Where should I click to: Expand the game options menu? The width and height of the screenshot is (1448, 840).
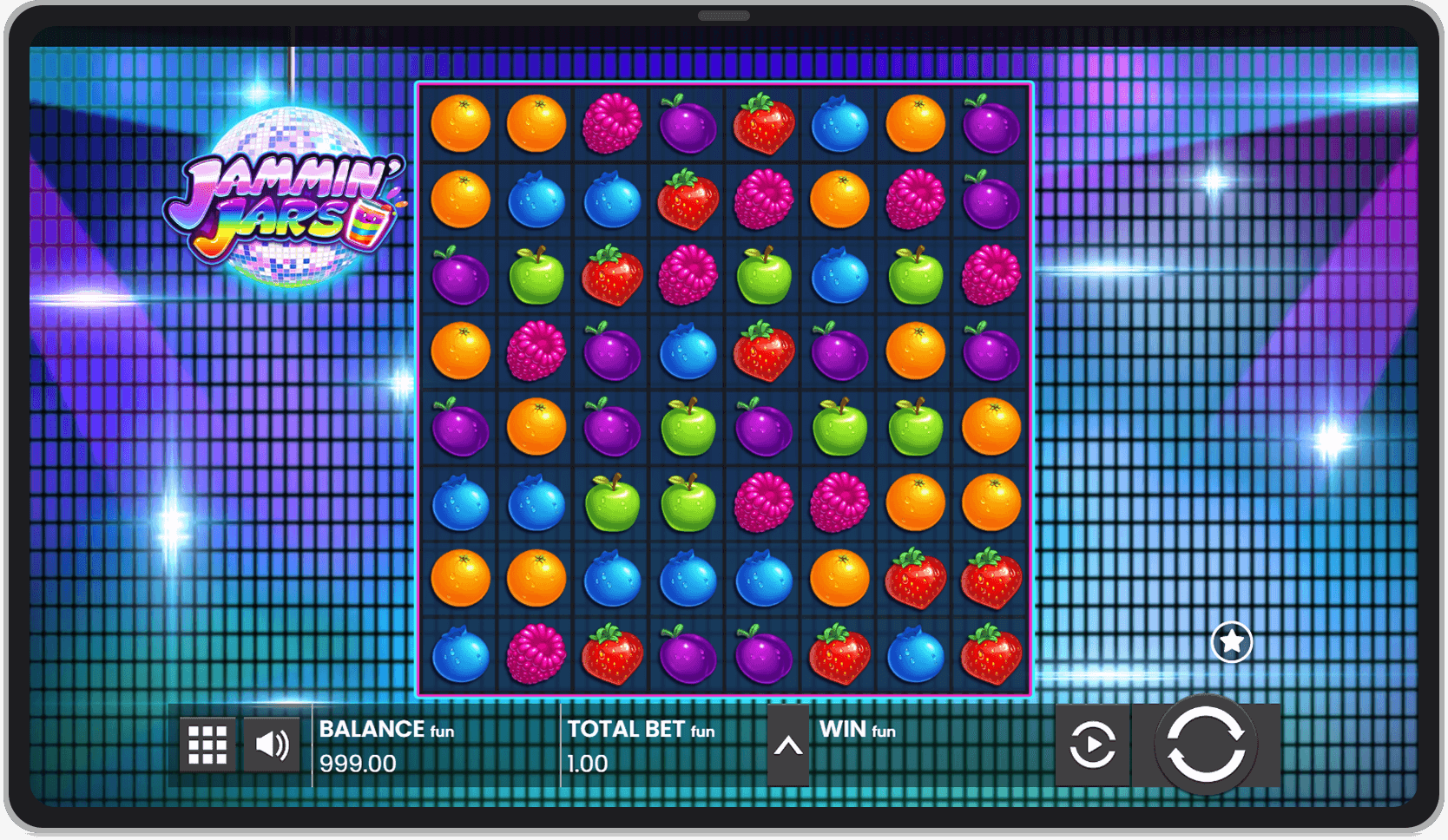(x=206, y=744)
